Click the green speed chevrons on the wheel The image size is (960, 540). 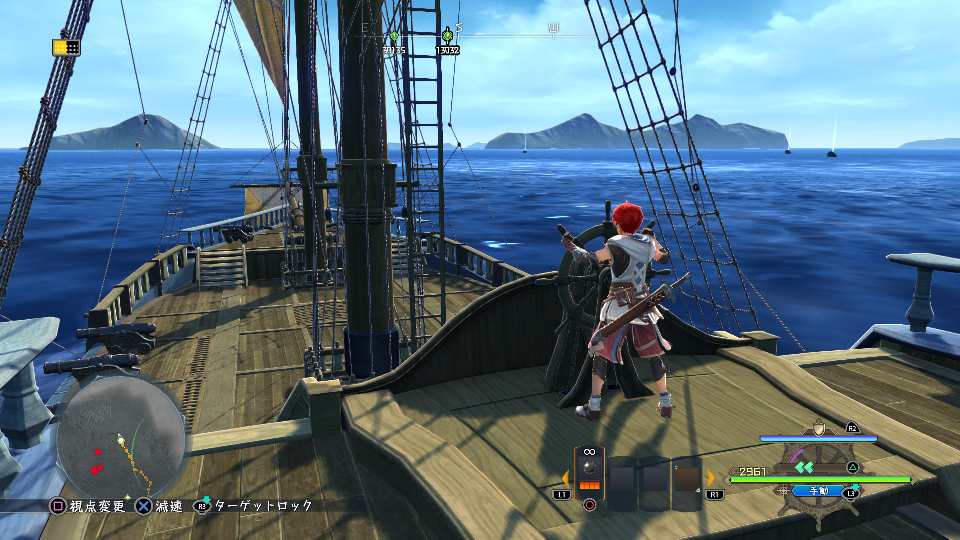(x=805, y=465)
